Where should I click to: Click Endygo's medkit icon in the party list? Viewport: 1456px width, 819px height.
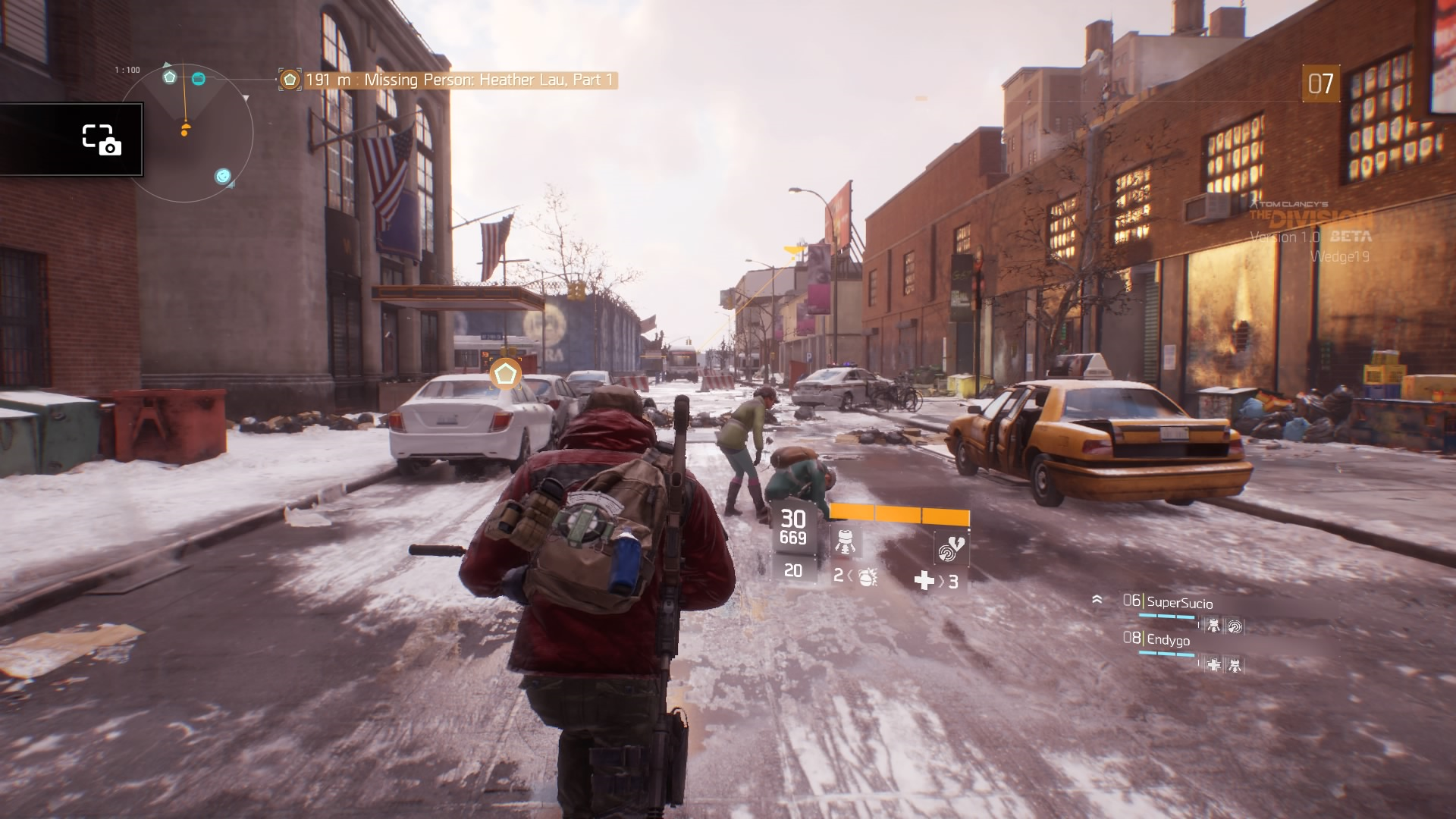coord(1214,665)
